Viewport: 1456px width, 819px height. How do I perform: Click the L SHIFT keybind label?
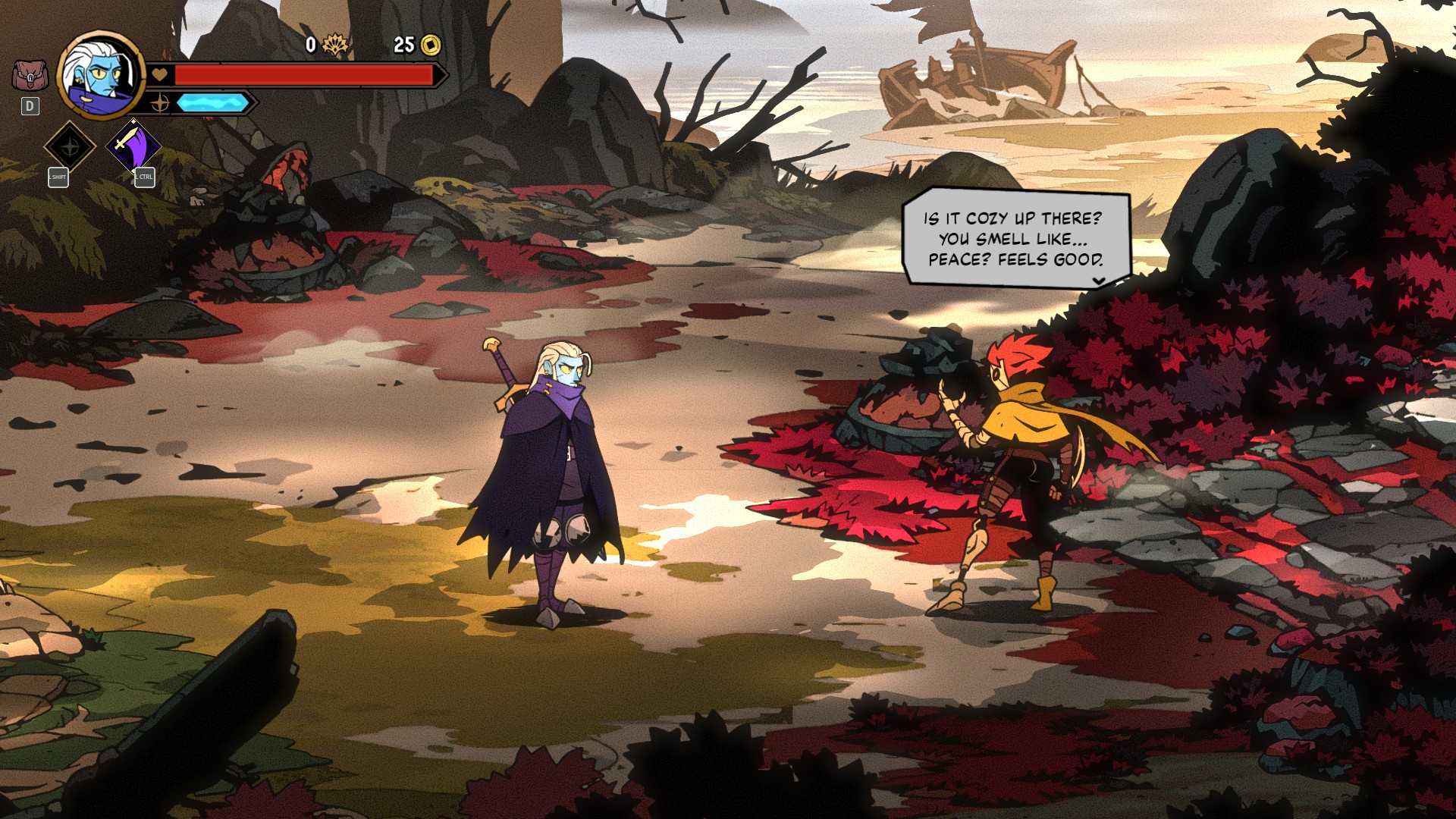coord(58,177)
